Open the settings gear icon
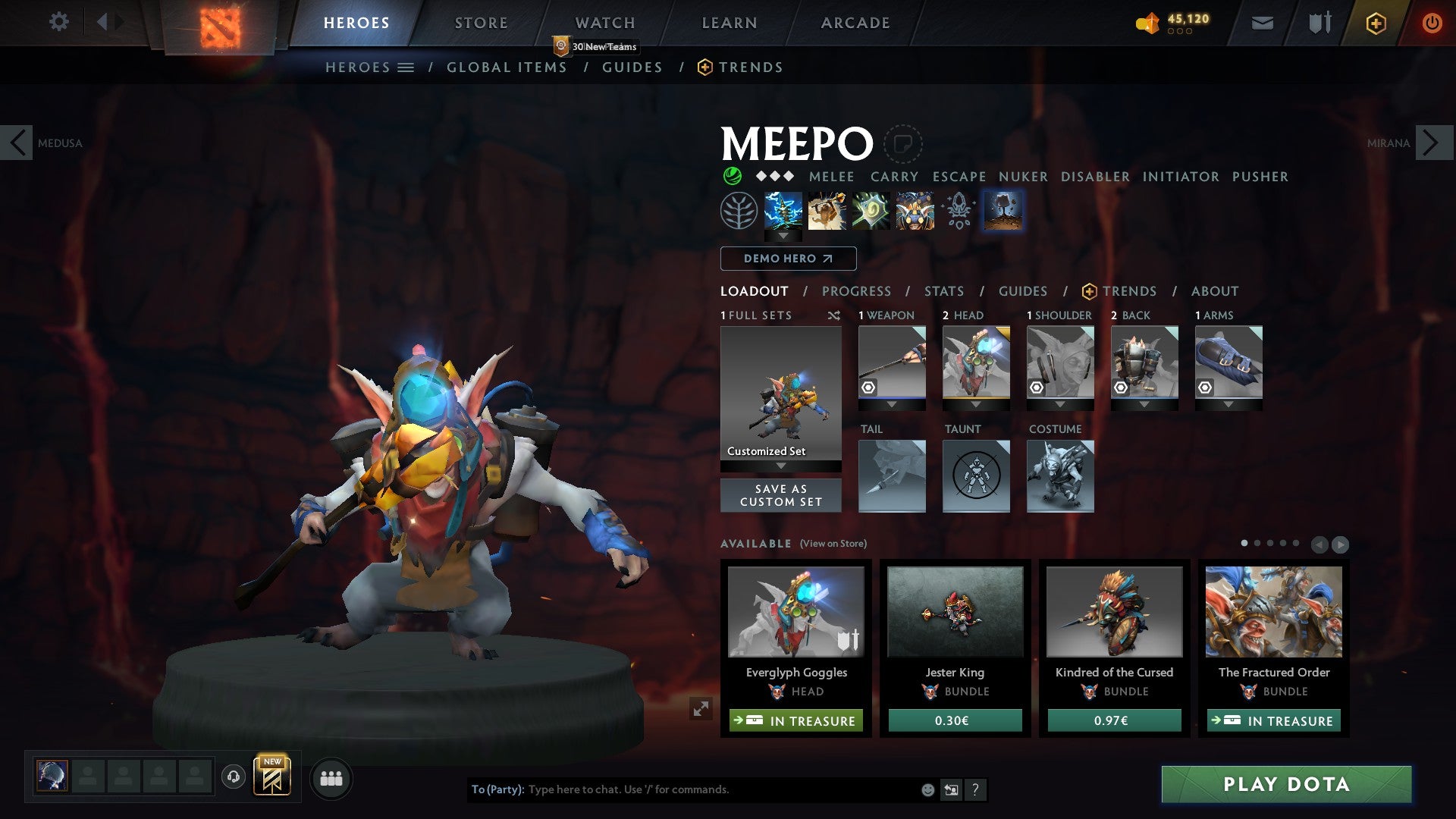 pyautogui.click(x=58, y=22)
